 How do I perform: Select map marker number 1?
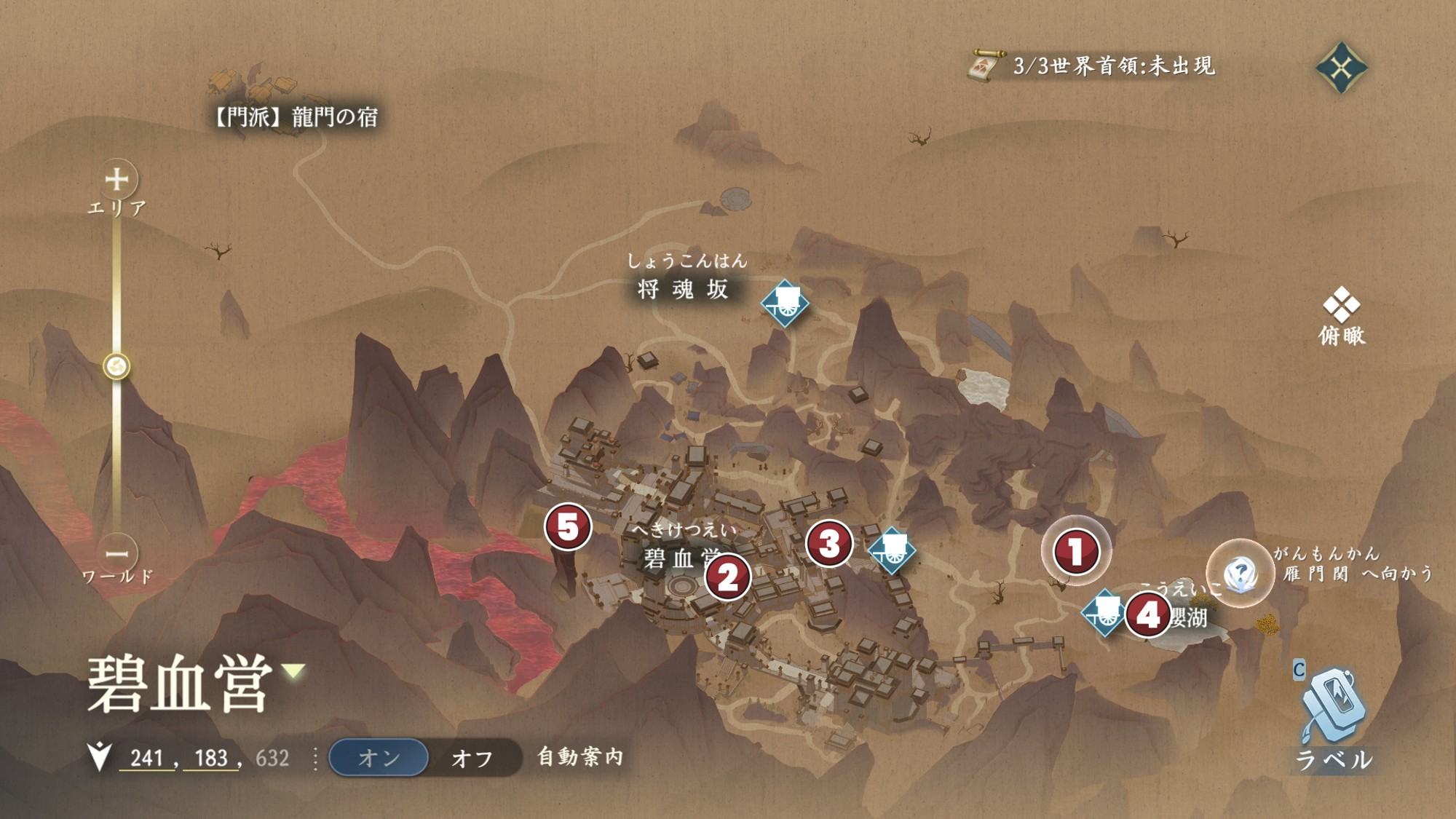[1076, 551]
